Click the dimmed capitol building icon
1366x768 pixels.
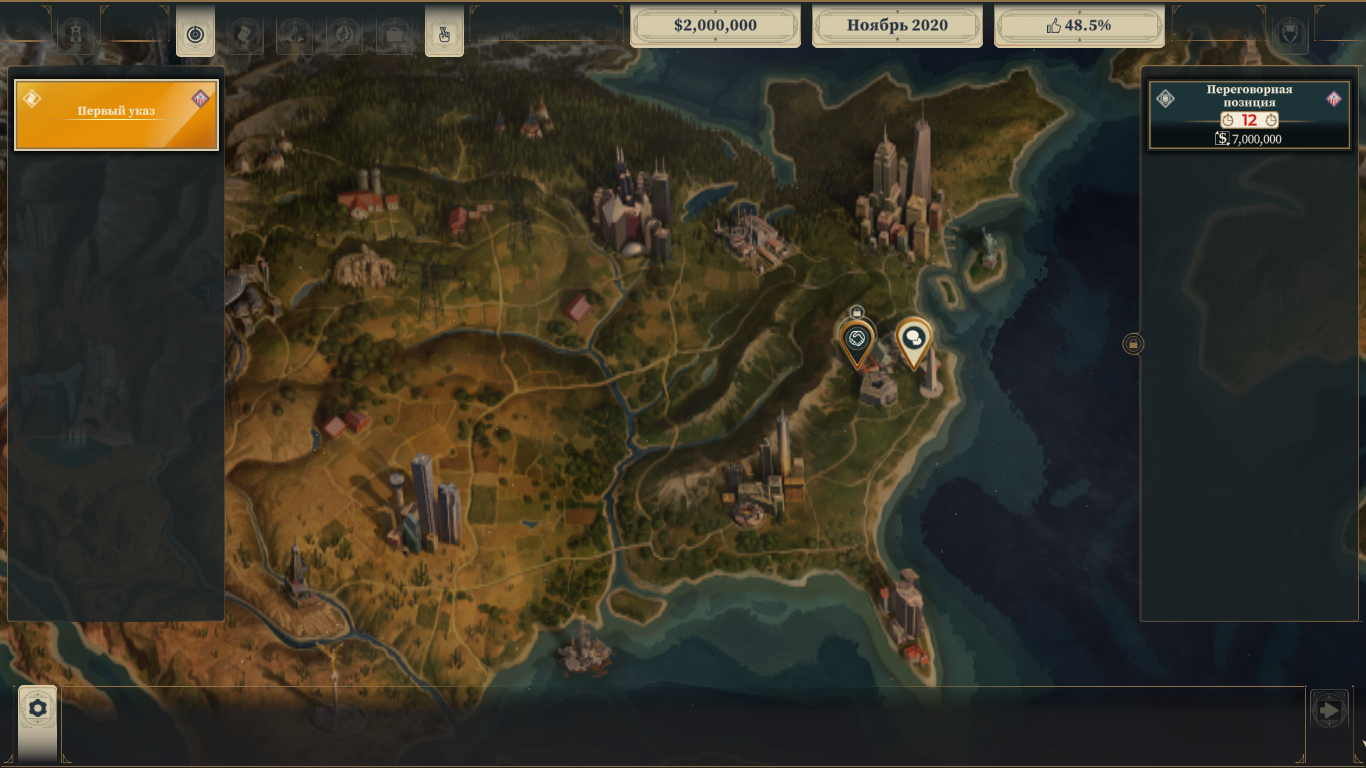tap(76, 36)
